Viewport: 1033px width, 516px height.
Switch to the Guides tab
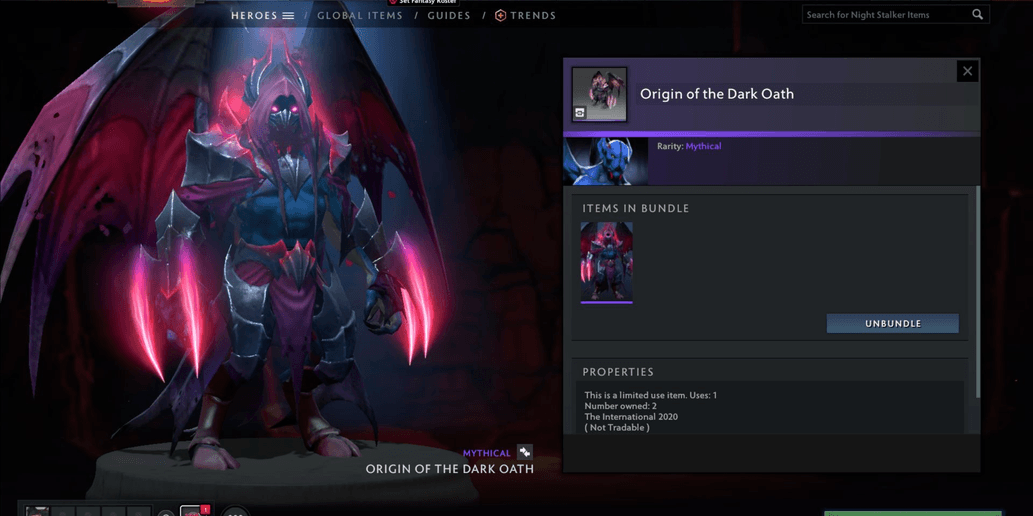point(449,16)
